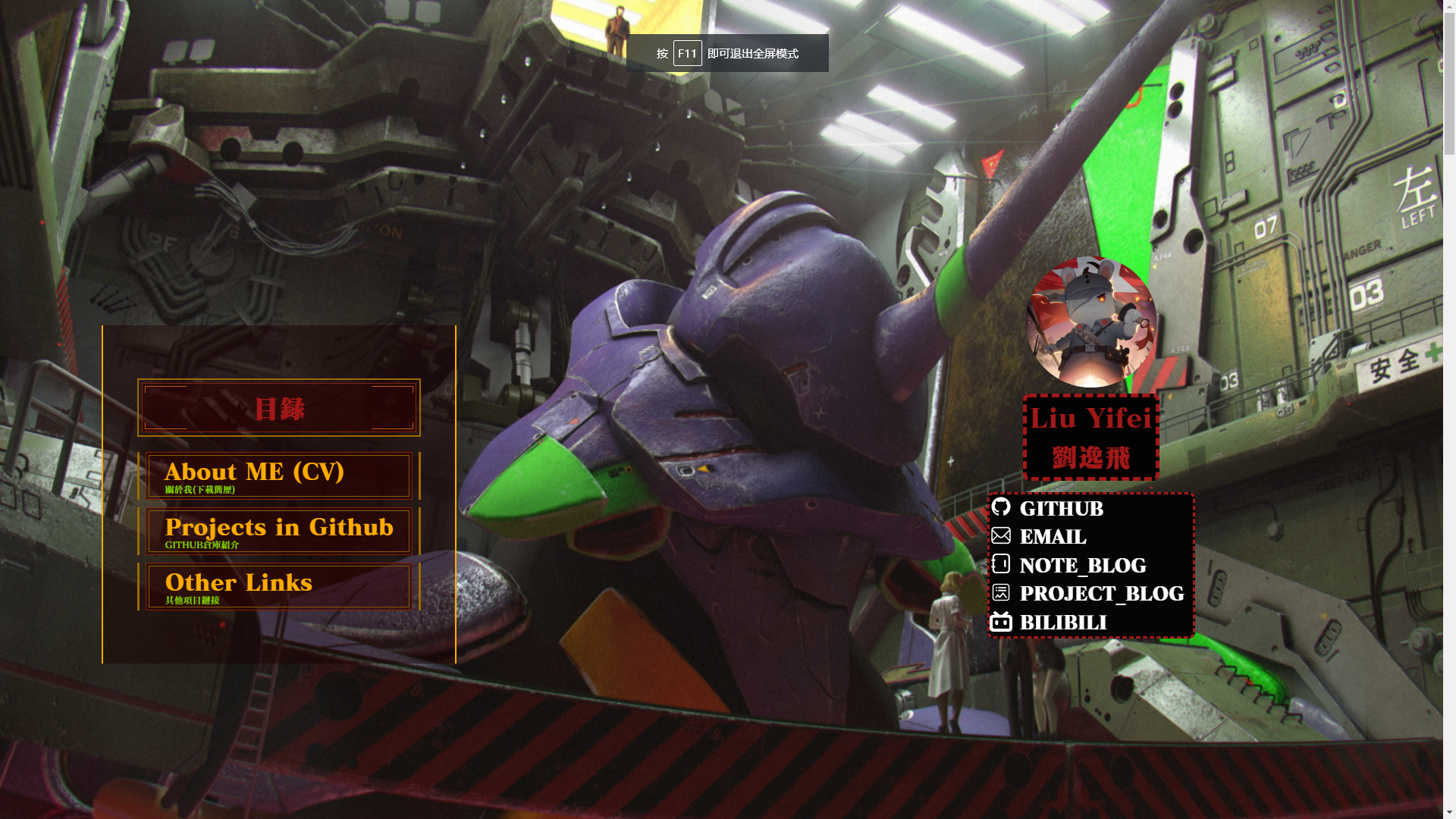Open the About ME (CV) entry
Viewport: 1456px width, 819px height.
pyautogui.click(x=278, y=476)
